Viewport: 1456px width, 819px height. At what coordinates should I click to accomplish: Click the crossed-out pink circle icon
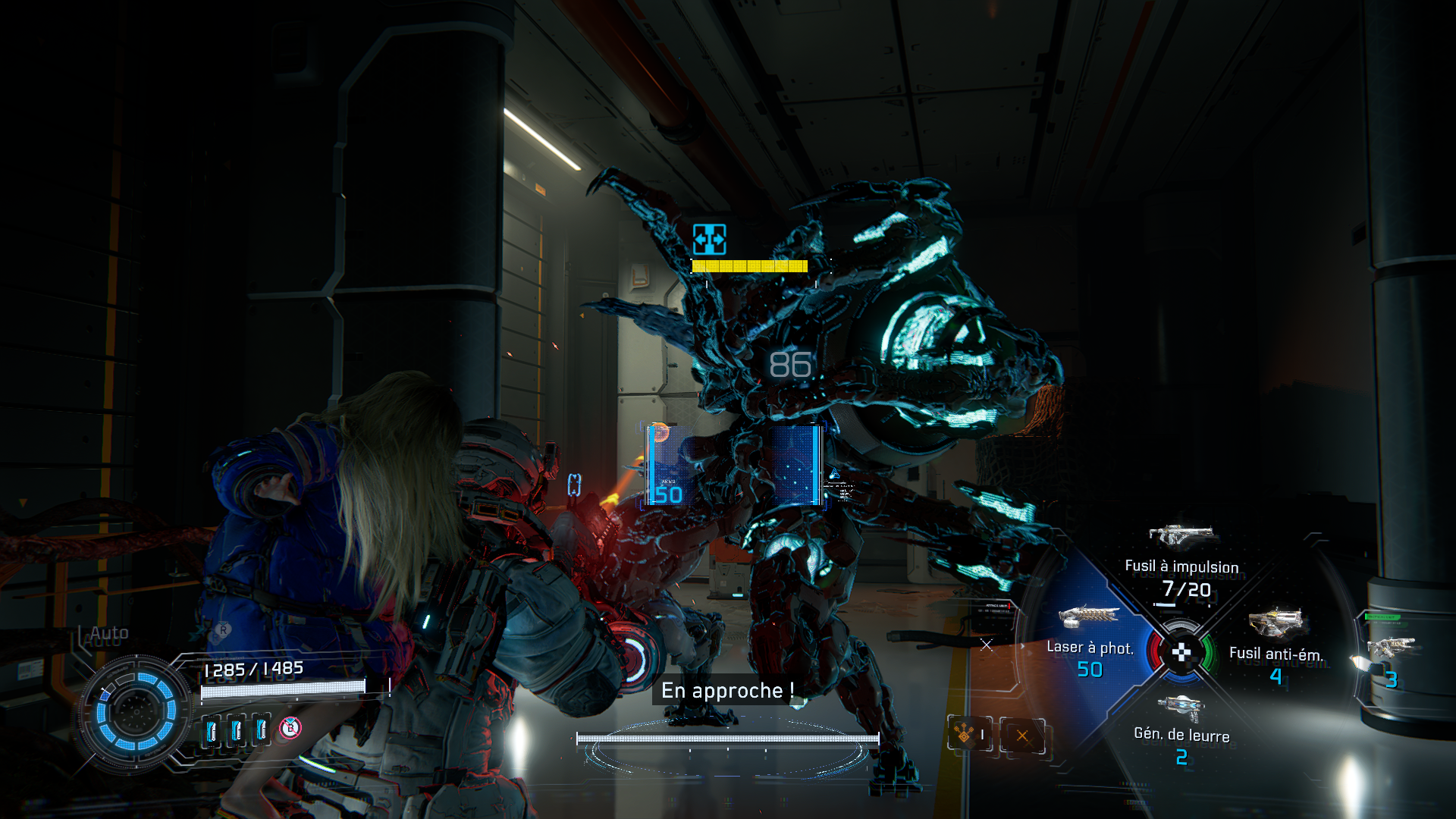pyautogui.click(x=290, y=728)
